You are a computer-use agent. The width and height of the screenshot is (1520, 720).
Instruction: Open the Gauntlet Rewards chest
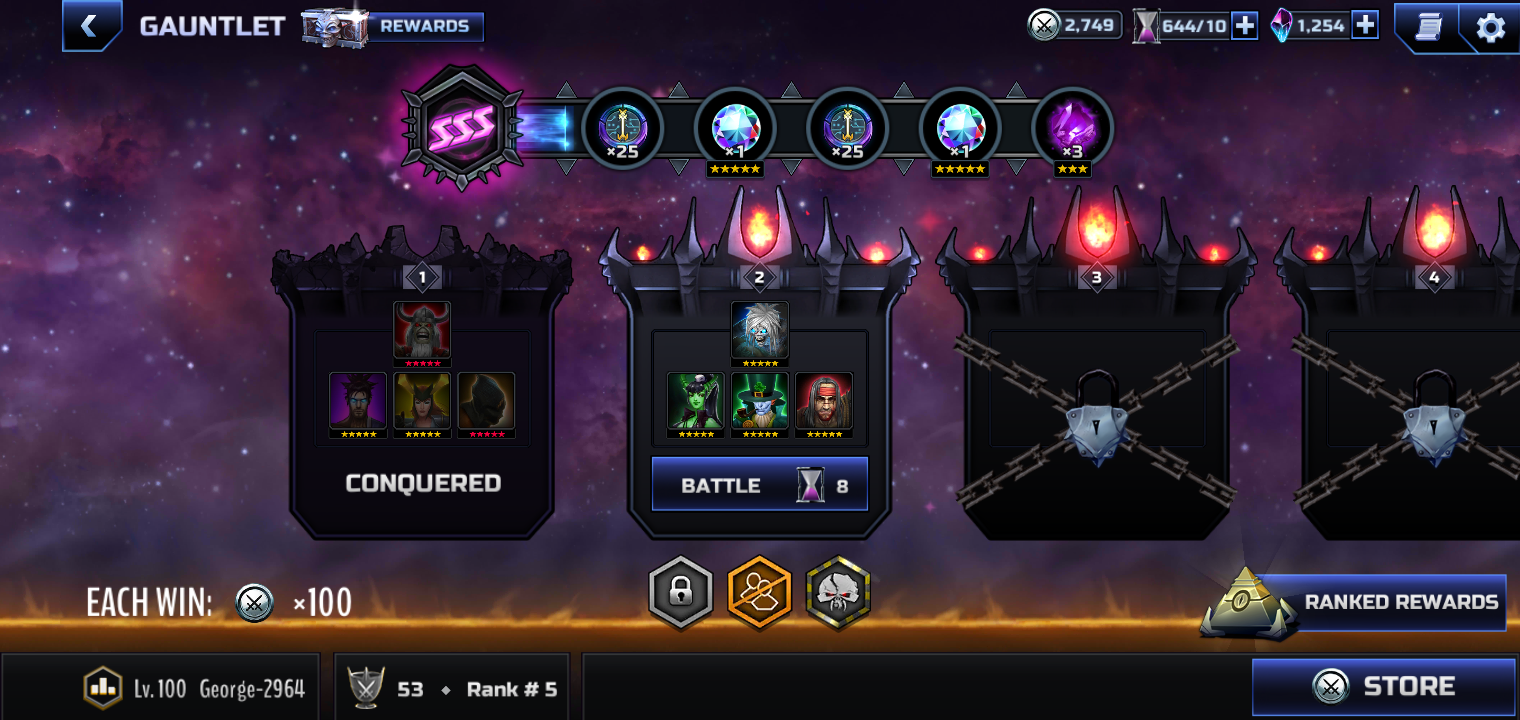394,27
